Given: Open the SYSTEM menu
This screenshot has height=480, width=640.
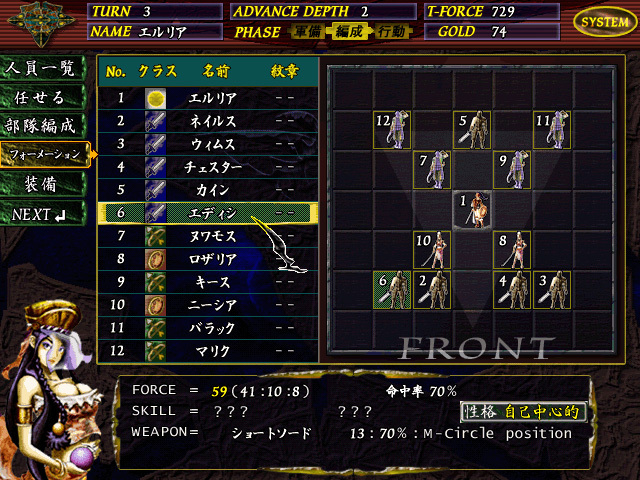Looking at the screenshot, I should [604, 21].
